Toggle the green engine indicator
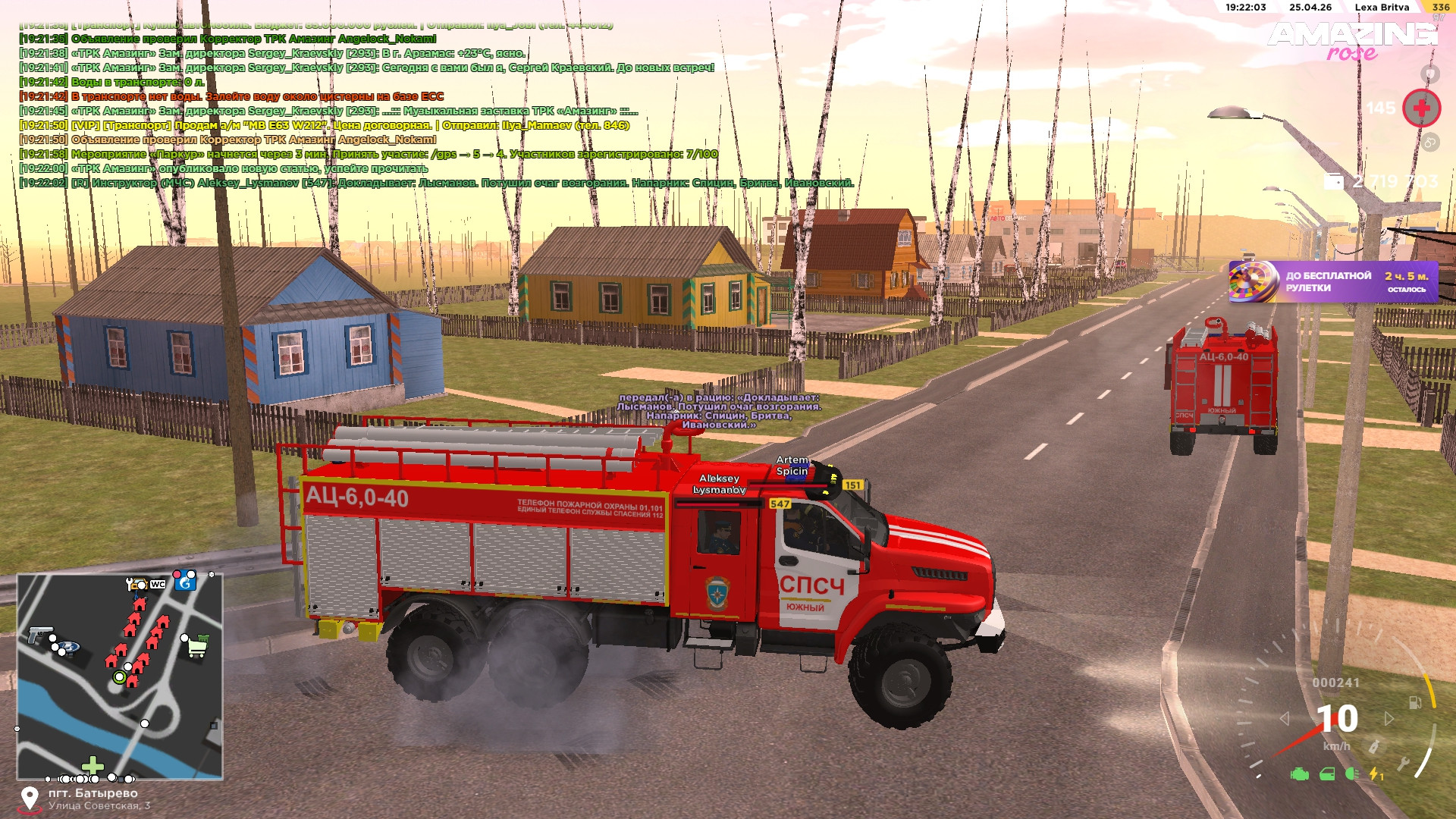 pyautogui.click(x=1300, y=774)
